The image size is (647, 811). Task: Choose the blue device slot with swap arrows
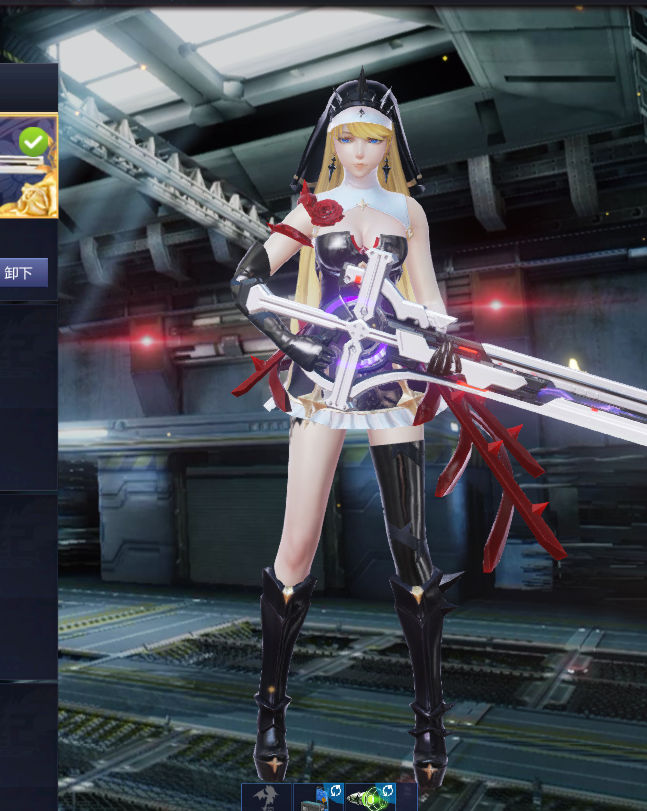[318, 797]
